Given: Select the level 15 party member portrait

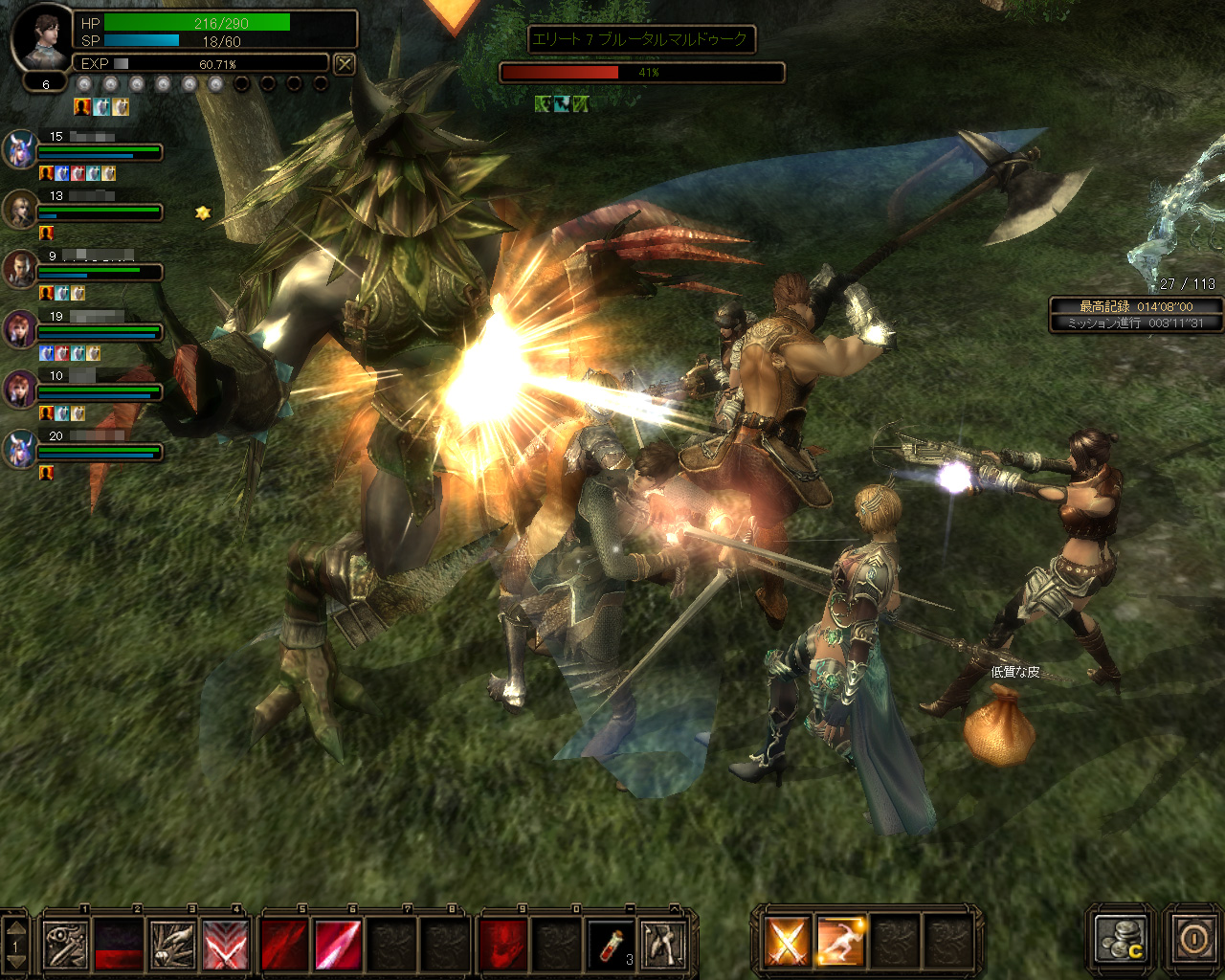Looking at the screenshot, I should (20, 150).
